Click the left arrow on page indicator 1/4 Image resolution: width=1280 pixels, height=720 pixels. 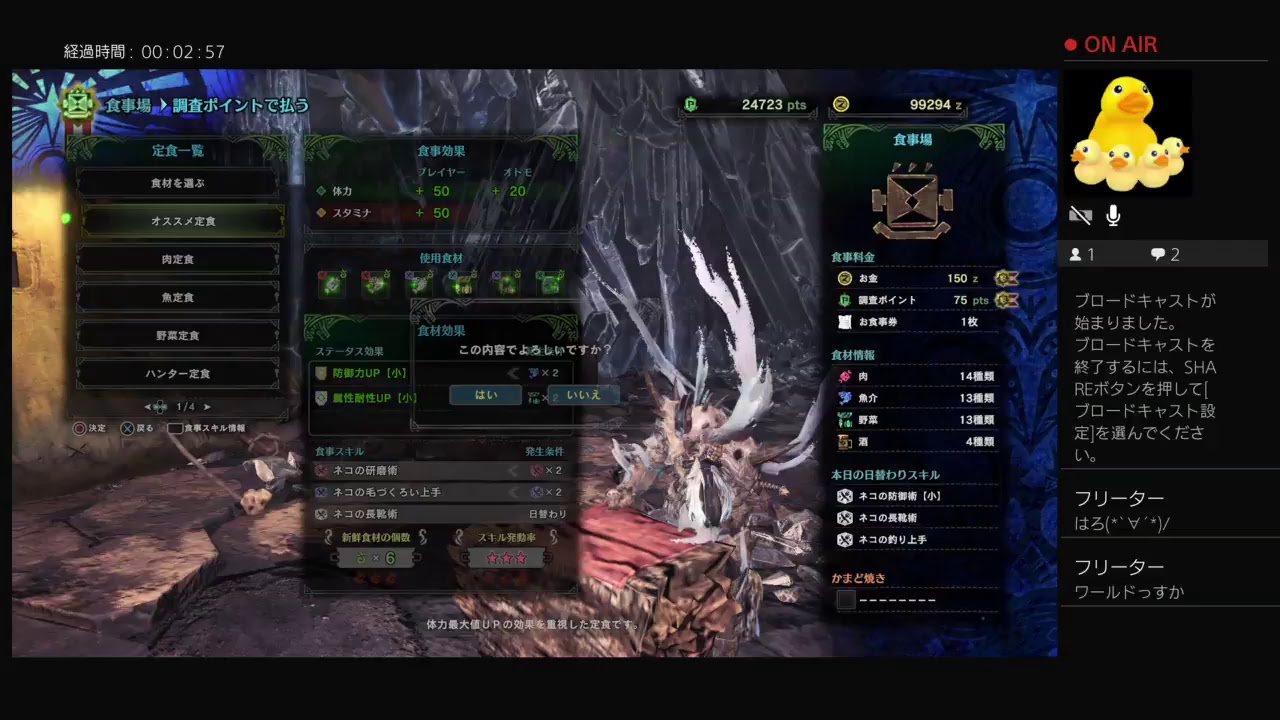[x=149, y=407]
